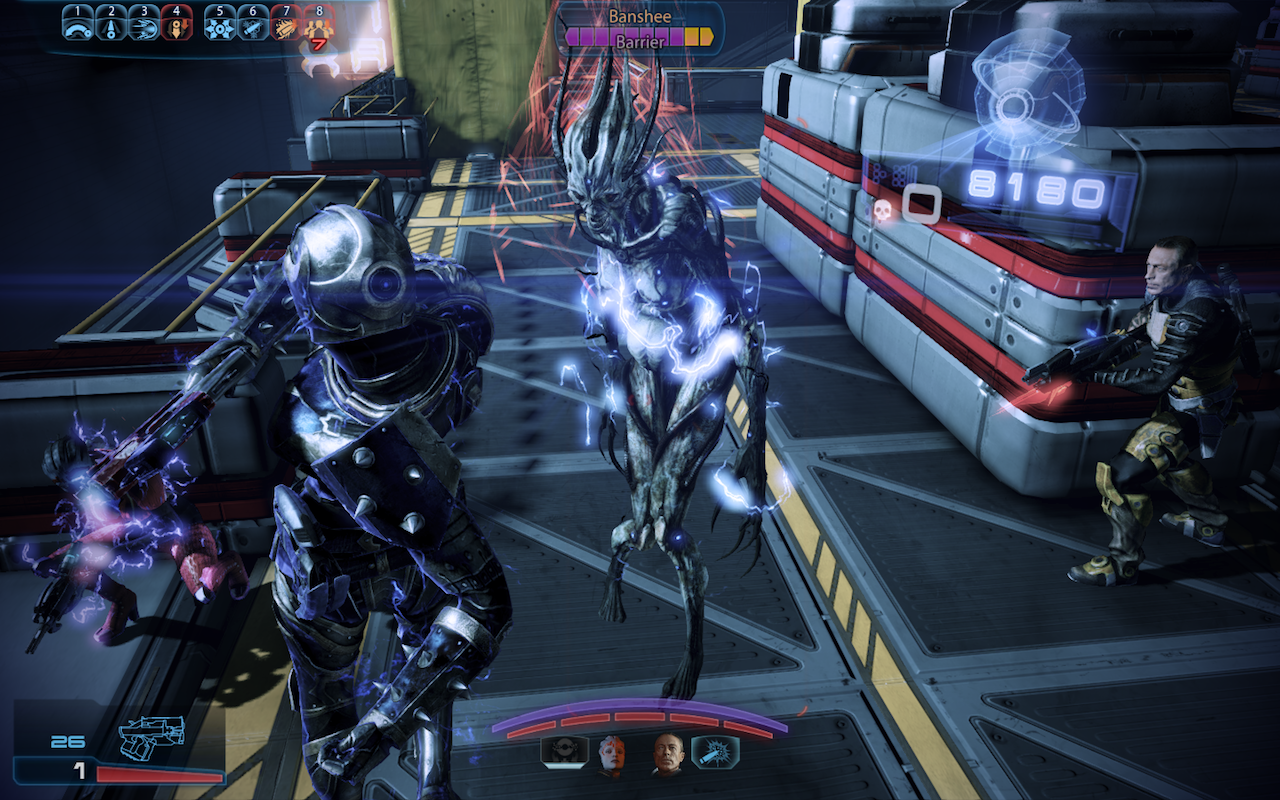Viewport: 1280px width, 800px height.
Task: Use the power in hotbar slot 2
Action: click(111, 25)
